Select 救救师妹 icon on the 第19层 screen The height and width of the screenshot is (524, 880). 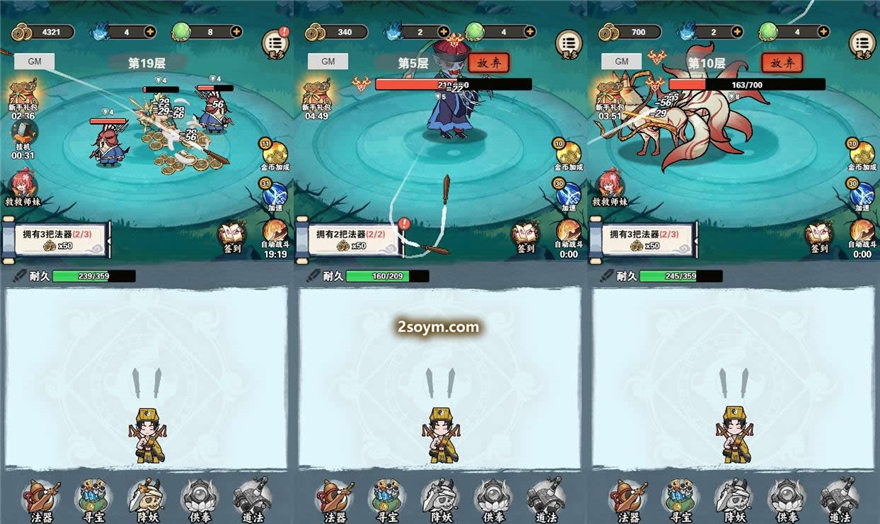point(22,185)
